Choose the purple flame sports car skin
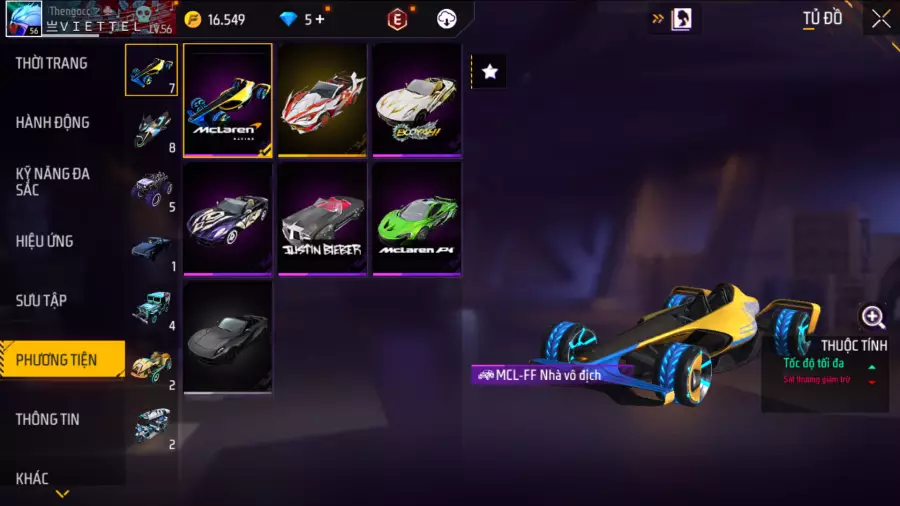This screenshot has width=900, height=506. click(228, 218)
